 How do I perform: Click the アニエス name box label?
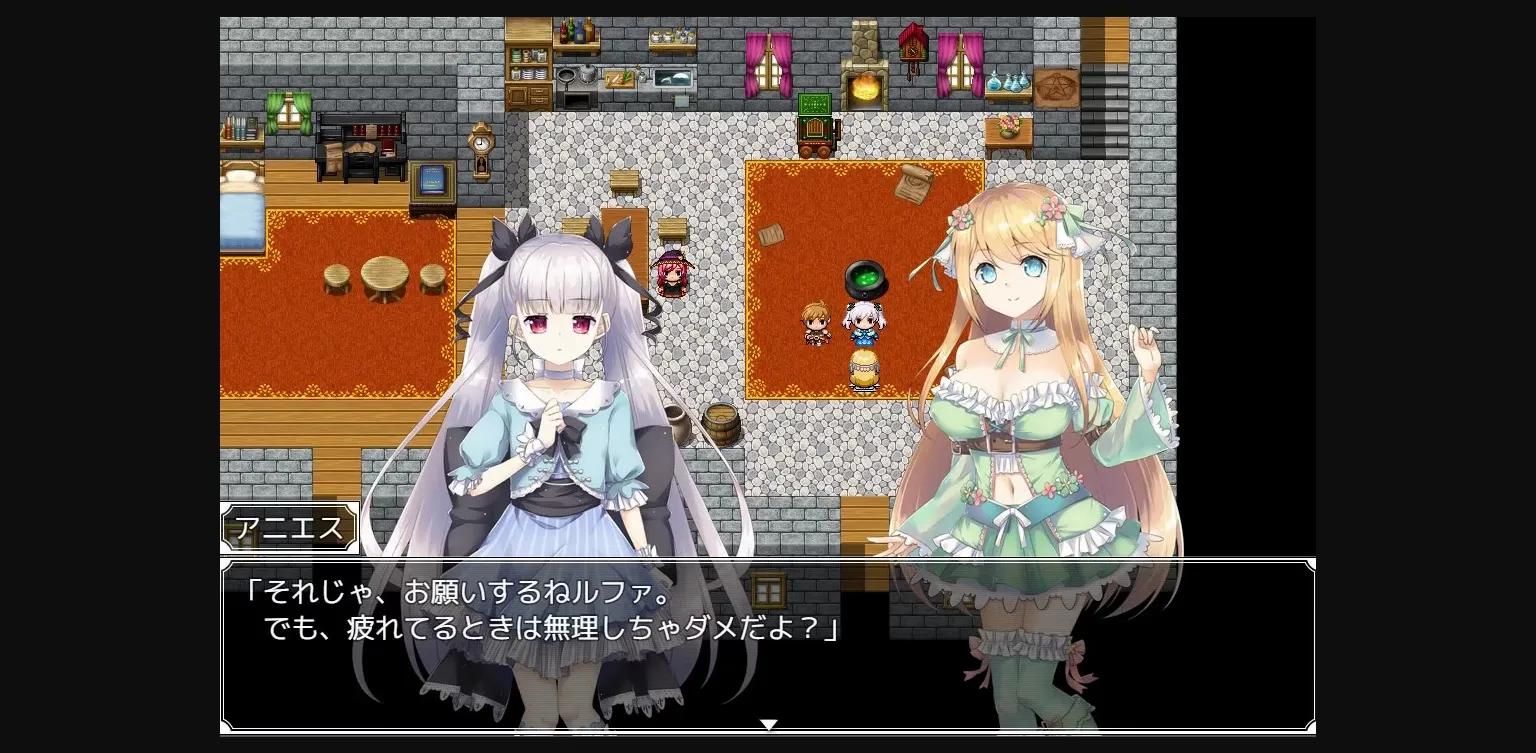(x=289, y=527)
